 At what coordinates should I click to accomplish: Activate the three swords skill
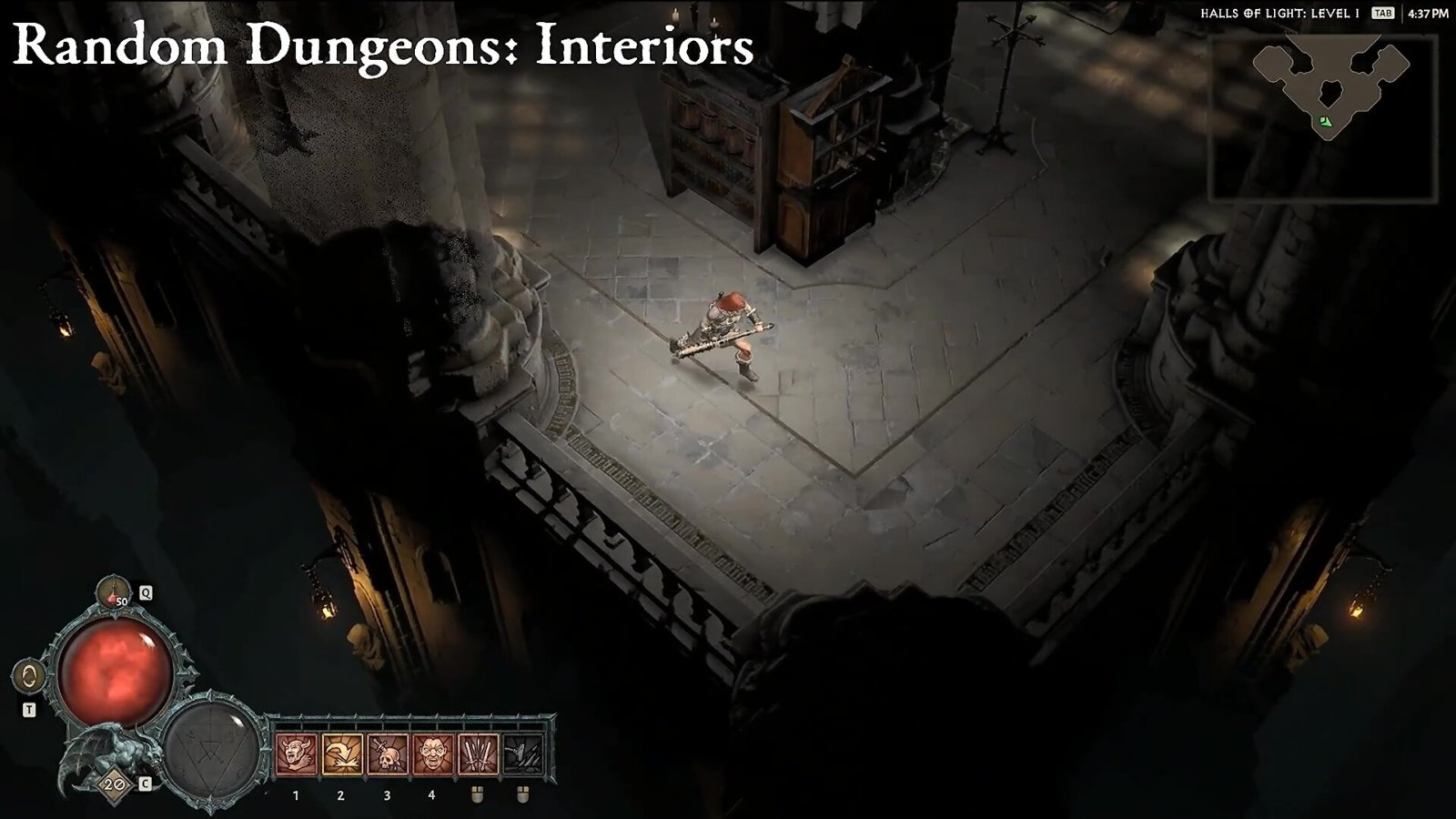[x=478, y=754]
